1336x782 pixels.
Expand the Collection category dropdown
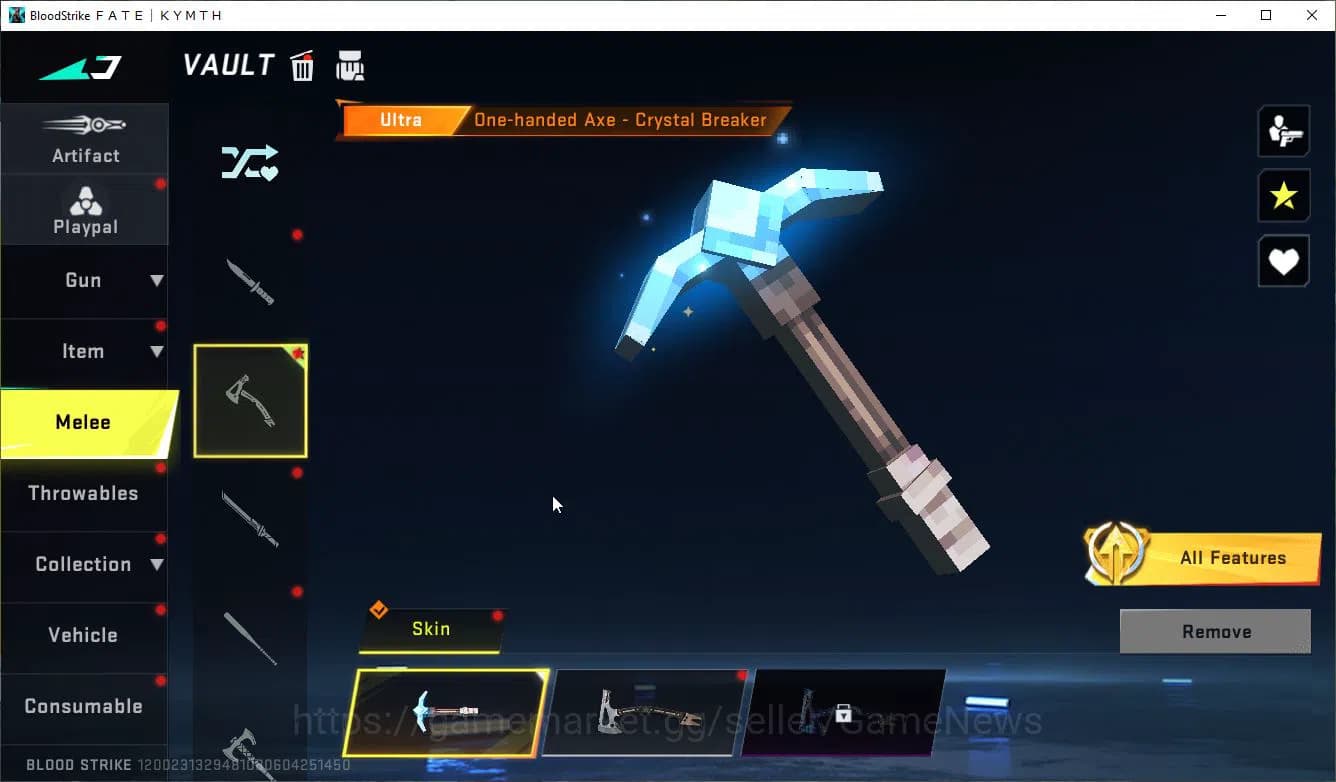(x=85, y=564)
